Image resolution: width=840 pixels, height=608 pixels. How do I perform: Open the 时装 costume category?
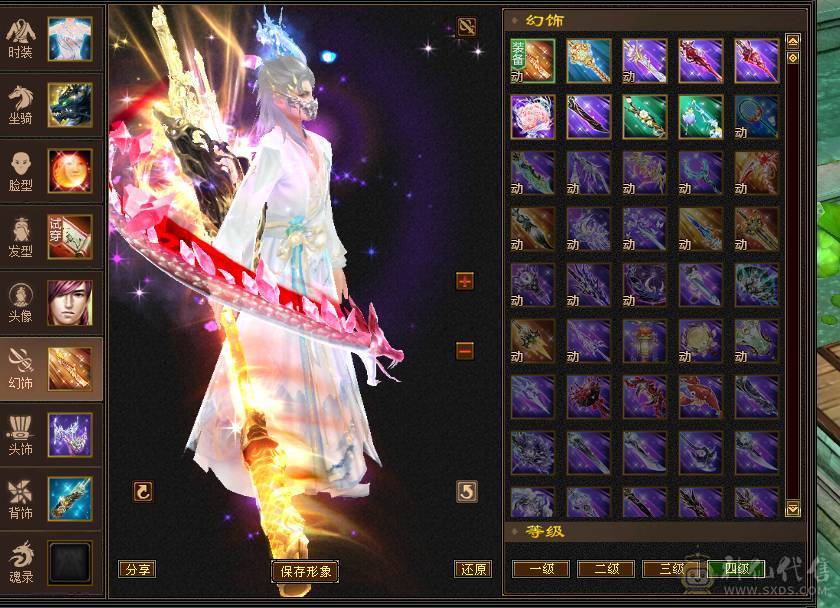click(51, 38)
